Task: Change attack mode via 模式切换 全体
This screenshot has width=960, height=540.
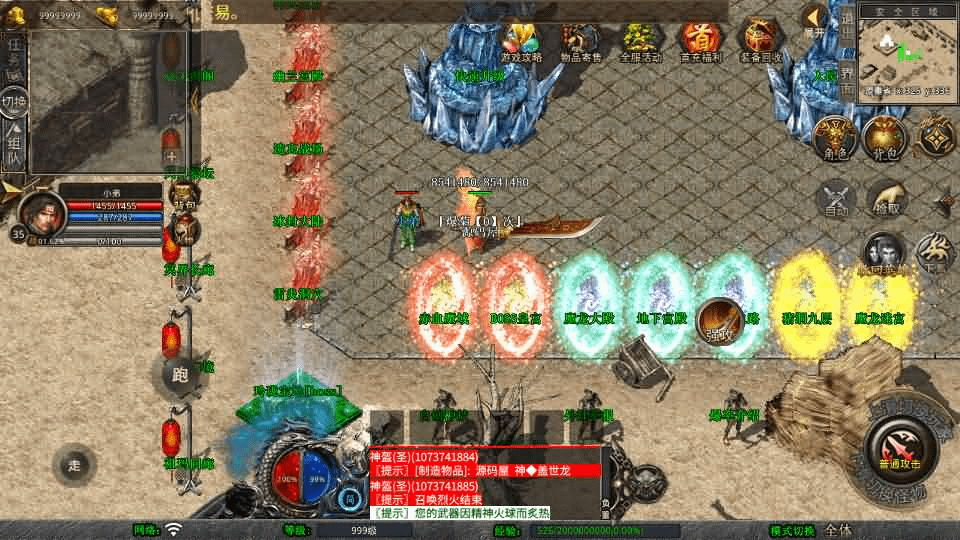Action: [x=838, y=530]
